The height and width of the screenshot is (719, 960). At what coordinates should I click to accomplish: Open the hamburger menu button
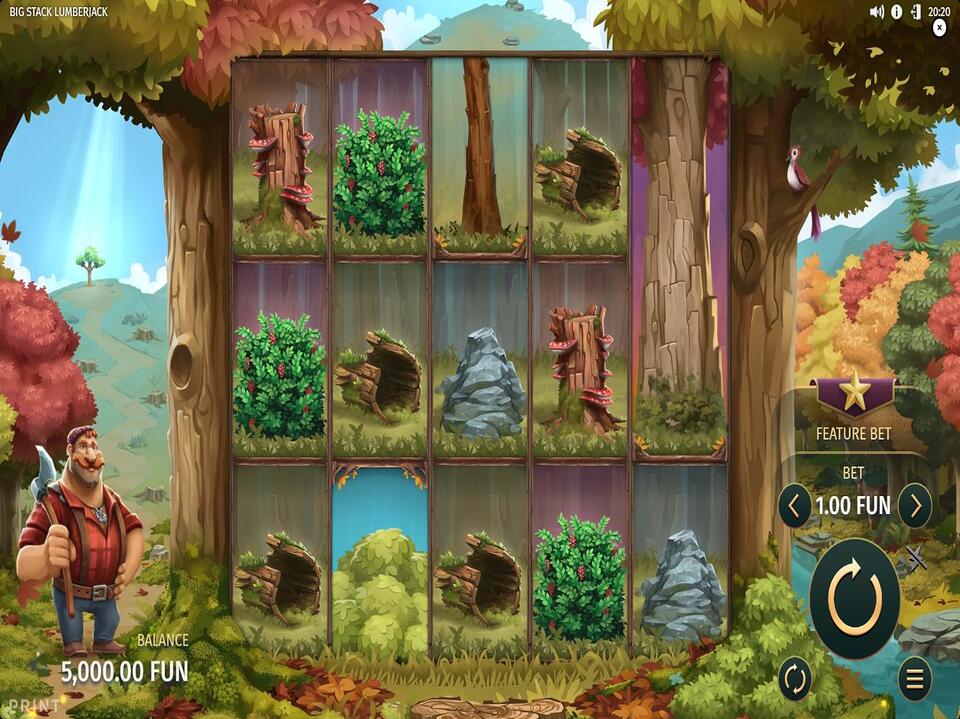(x=914, y=679)
